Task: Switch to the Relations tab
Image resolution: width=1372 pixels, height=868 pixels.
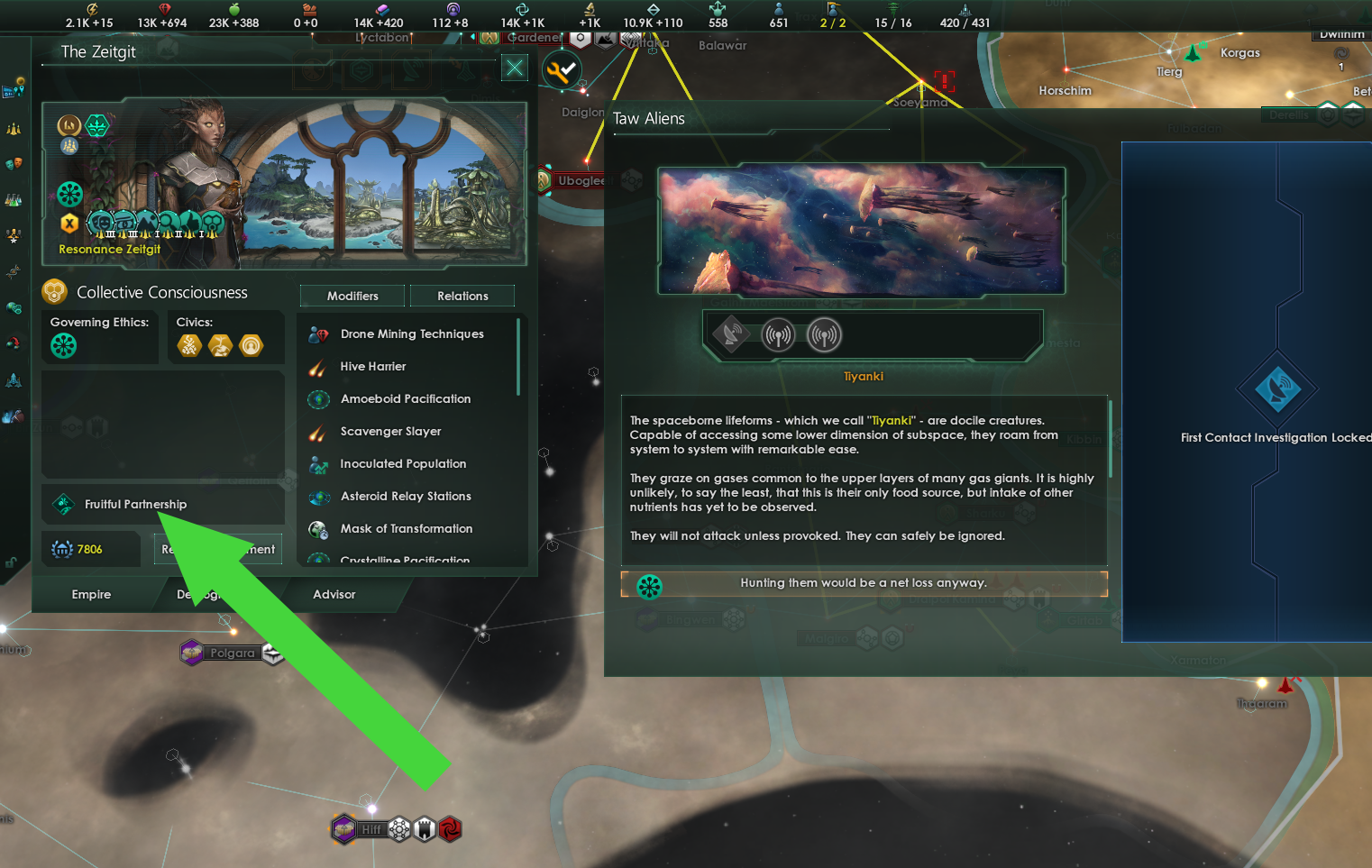Action: [462, 296]
